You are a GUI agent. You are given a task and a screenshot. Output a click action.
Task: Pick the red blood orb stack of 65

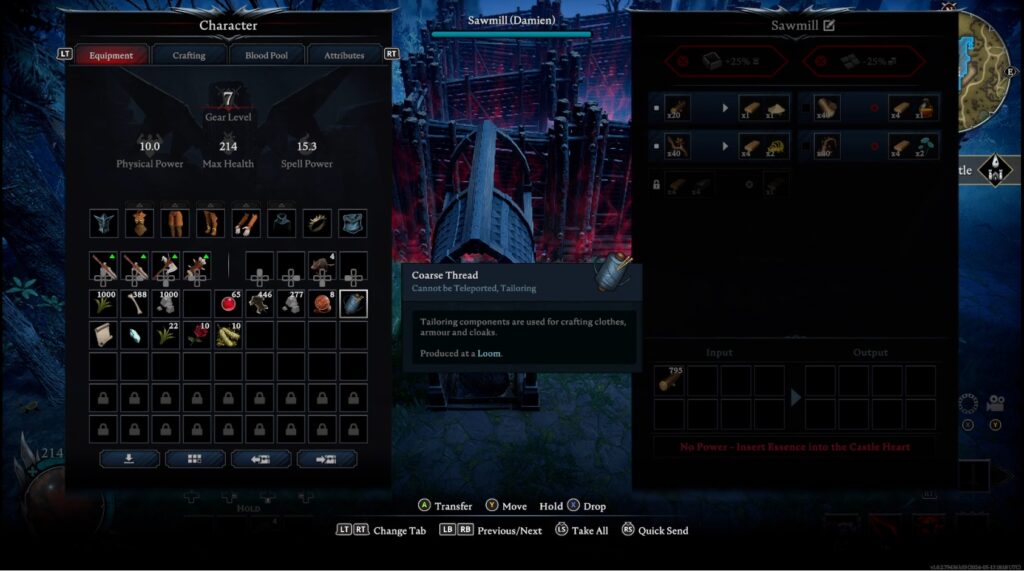229,304
